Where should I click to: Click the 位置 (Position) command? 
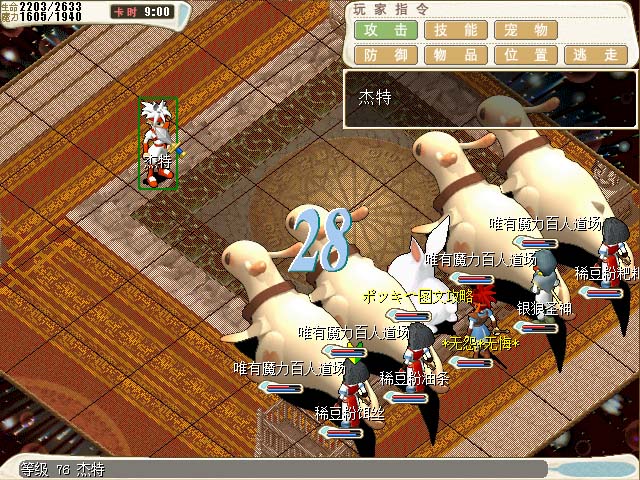point(526,55)
